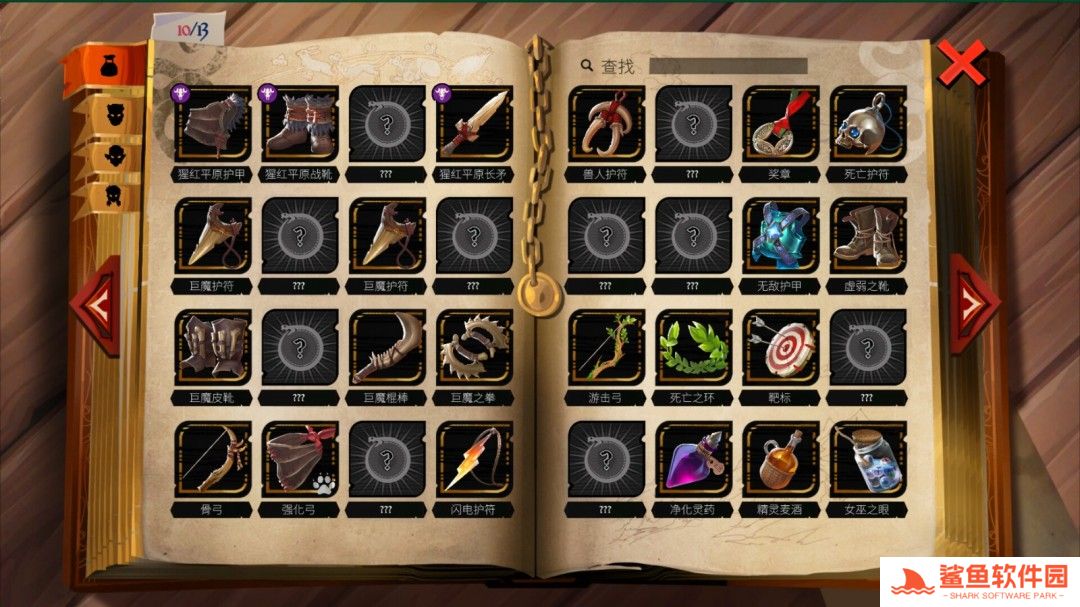Select the 死亡之环 green wreath
Viewport: 1080px width, 607px height.
693,348
